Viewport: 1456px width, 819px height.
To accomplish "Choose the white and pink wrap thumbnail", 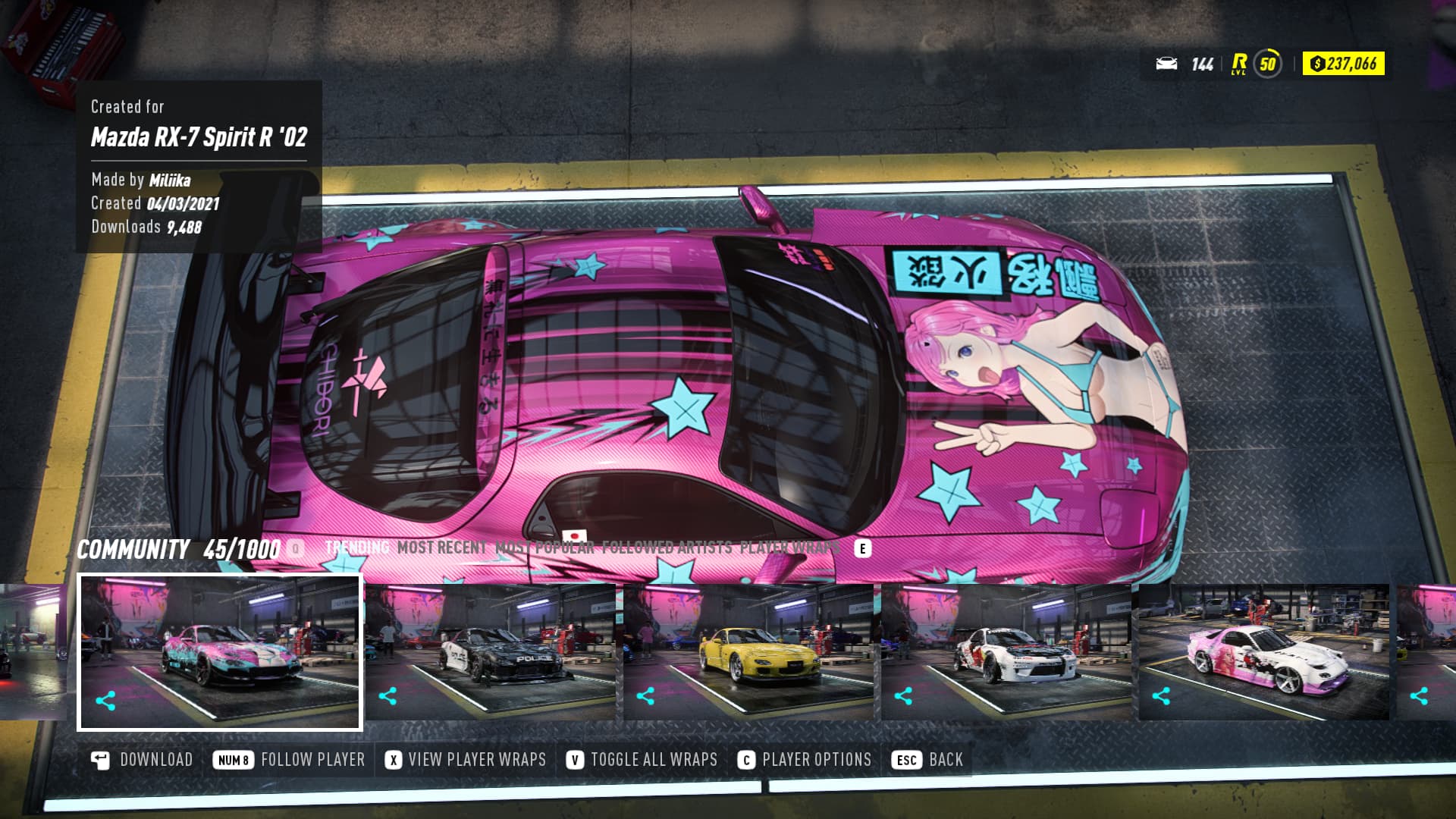I will coord(1264,652).
